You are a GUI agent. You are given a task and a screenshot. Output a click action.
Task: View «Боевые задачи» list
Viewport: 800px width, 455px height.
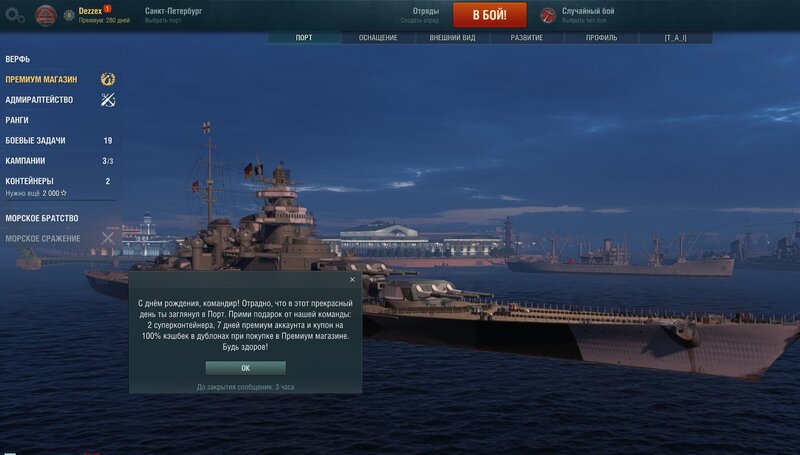36,141
